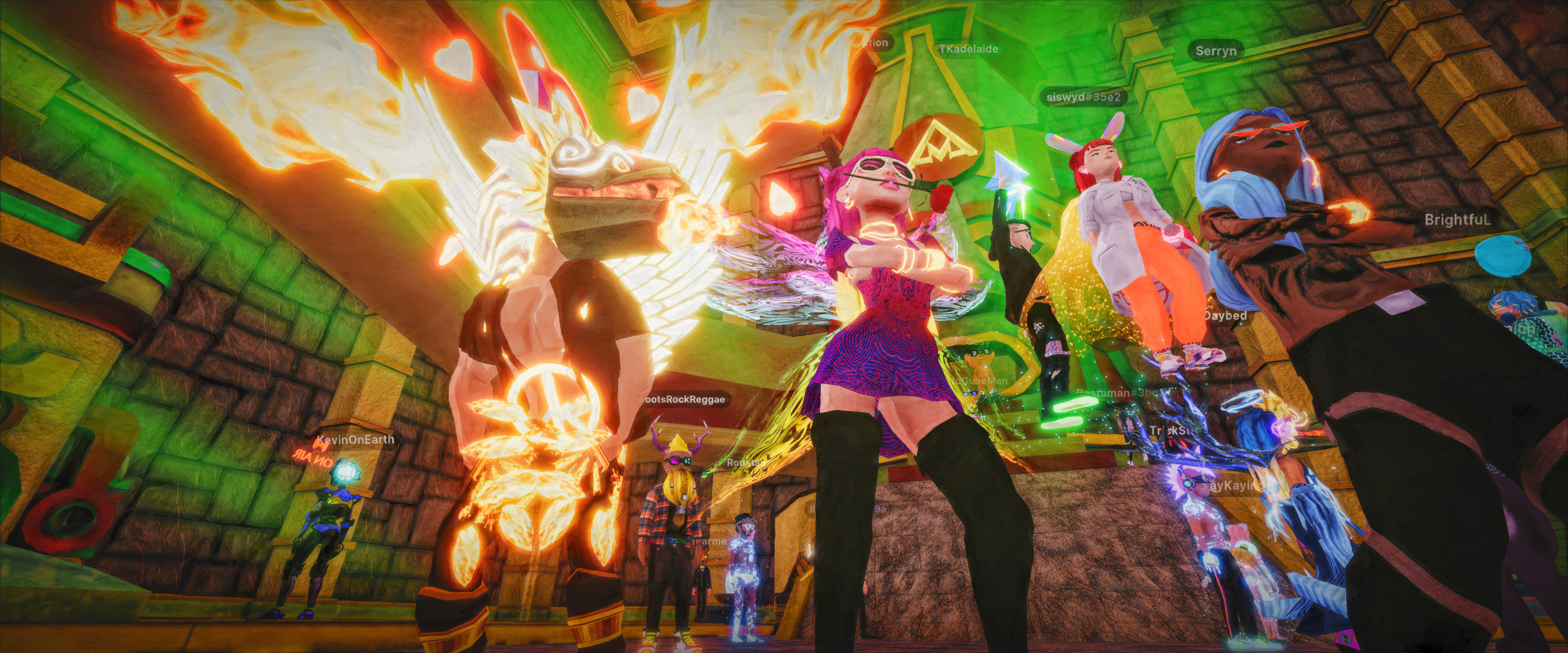Select the KevinOnEarth name tag
Screen dimensions: 1568x653
click(355, 440)
